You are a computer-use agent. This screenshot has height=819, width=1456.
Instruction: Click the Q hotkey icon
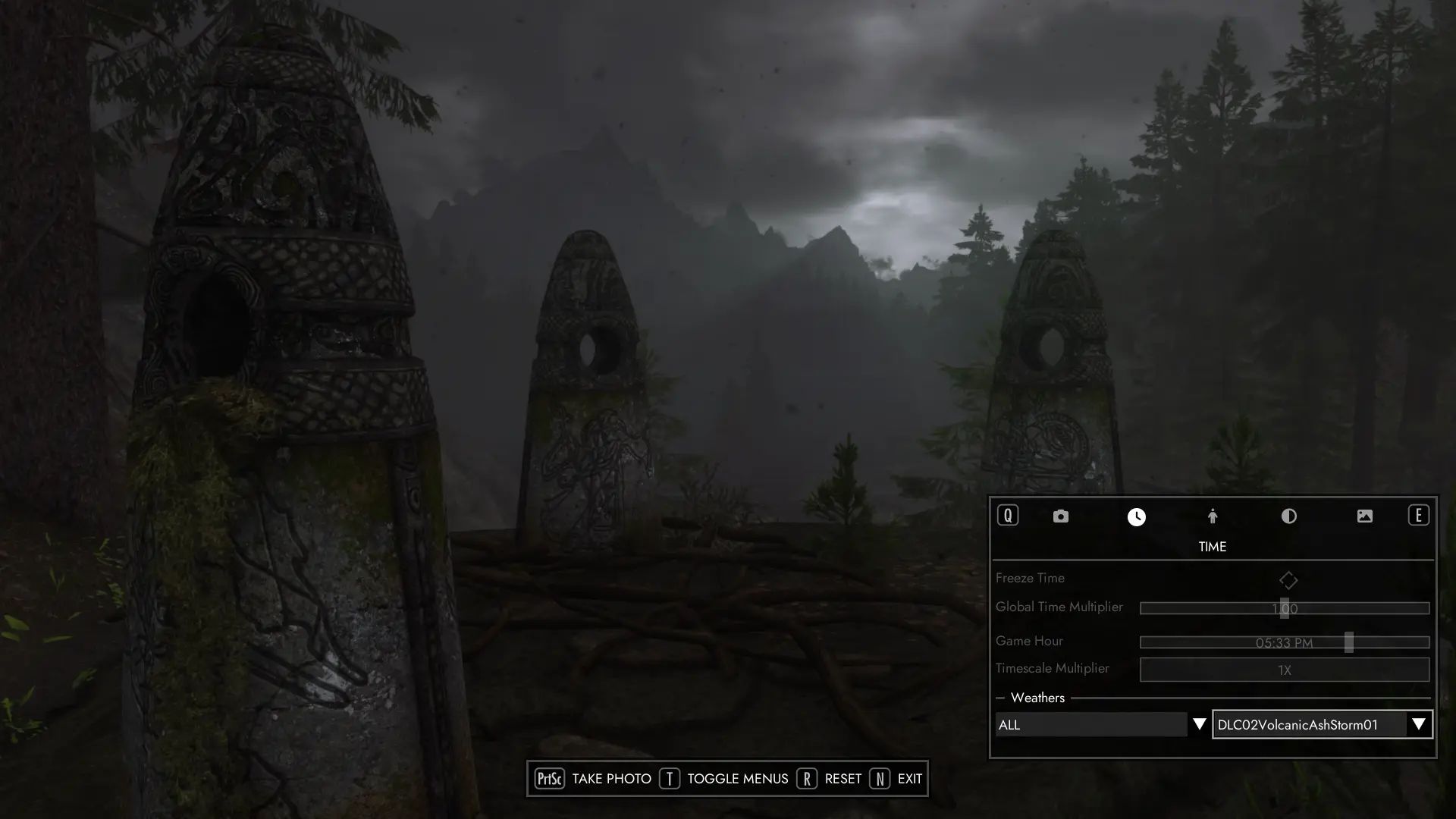[x=1008, y=516]
